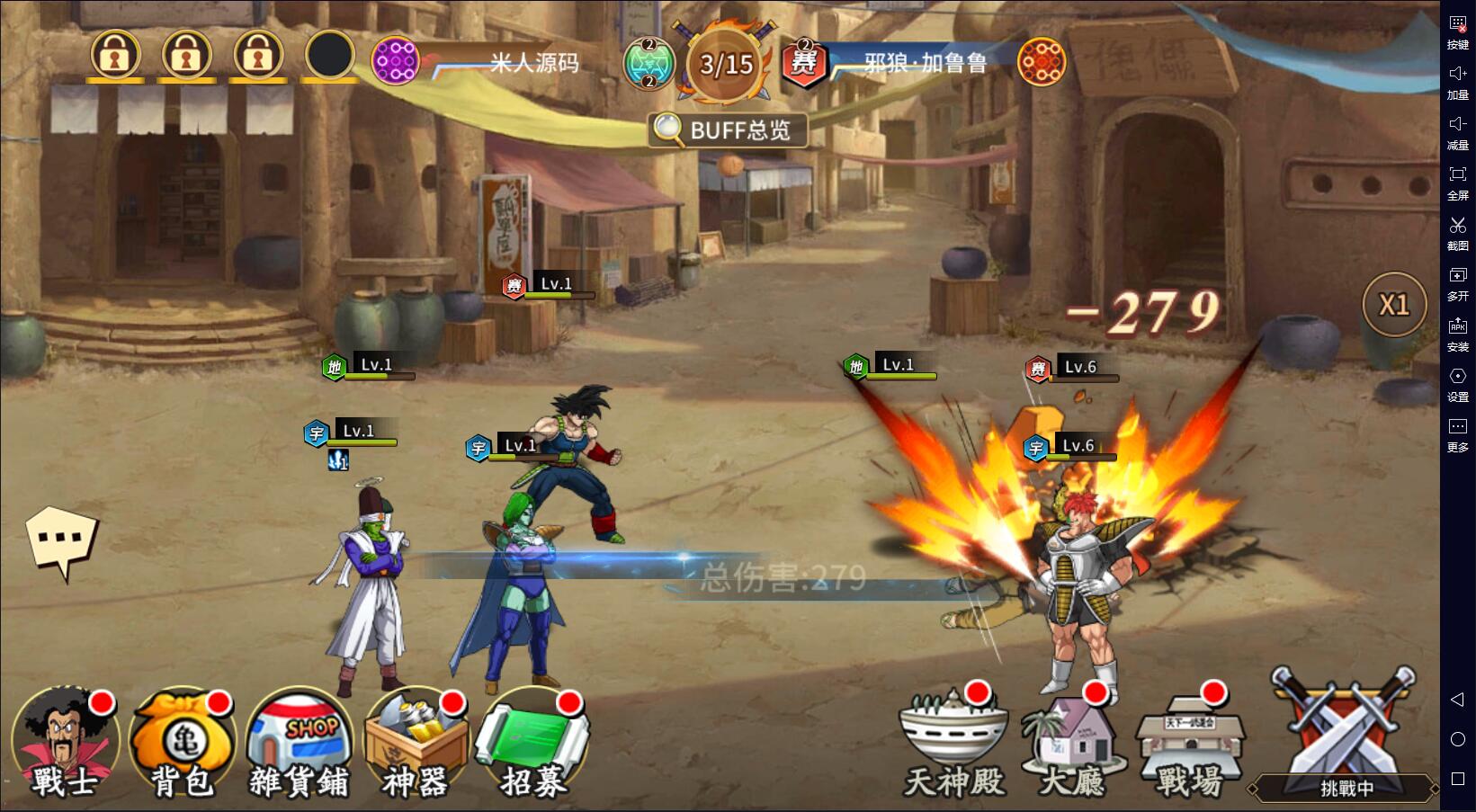This screenshot has height=812, width=1476.
Task: Select the red orb enemy formation icon
Action: pyautogui.click(x=1041, y=63)
